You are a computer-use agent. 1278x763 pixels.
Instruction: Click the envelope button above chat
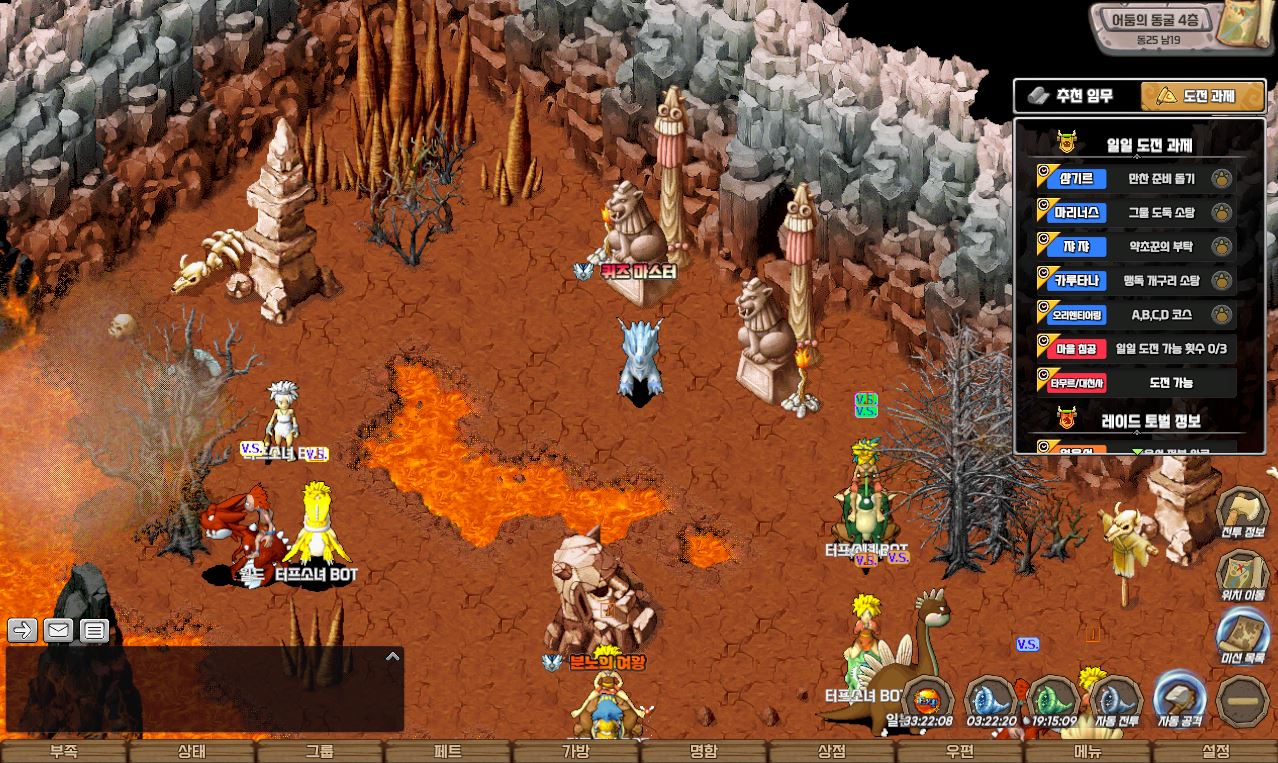(59, 630)
